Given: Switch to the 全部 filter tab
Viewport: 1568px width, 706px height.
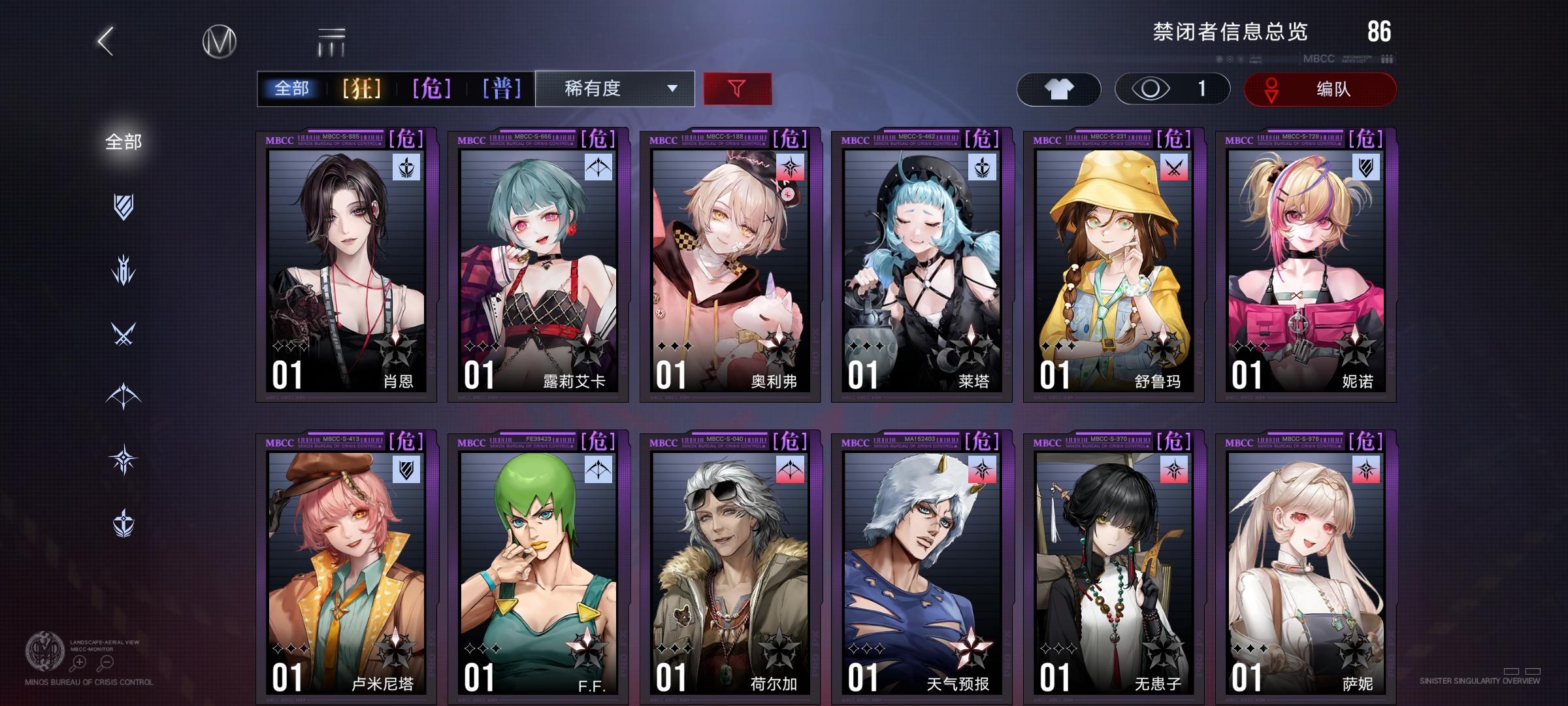Looking at the screenshot, I should (x=292, y=89).
